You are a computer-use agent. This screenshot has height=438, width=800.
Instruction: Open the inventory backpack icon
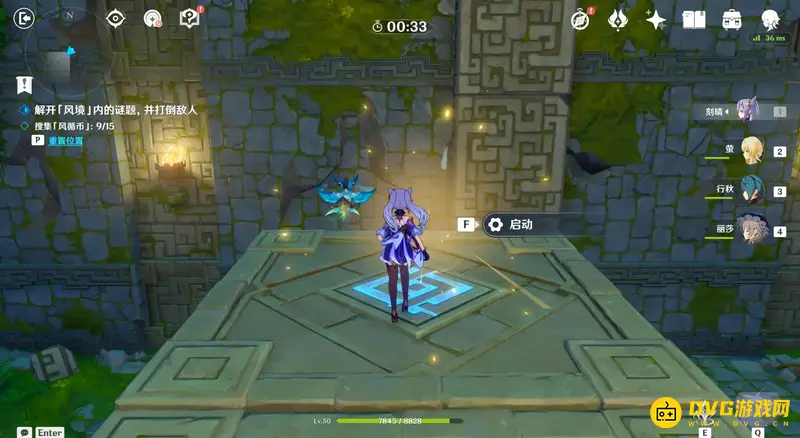(x=732, y=19)
